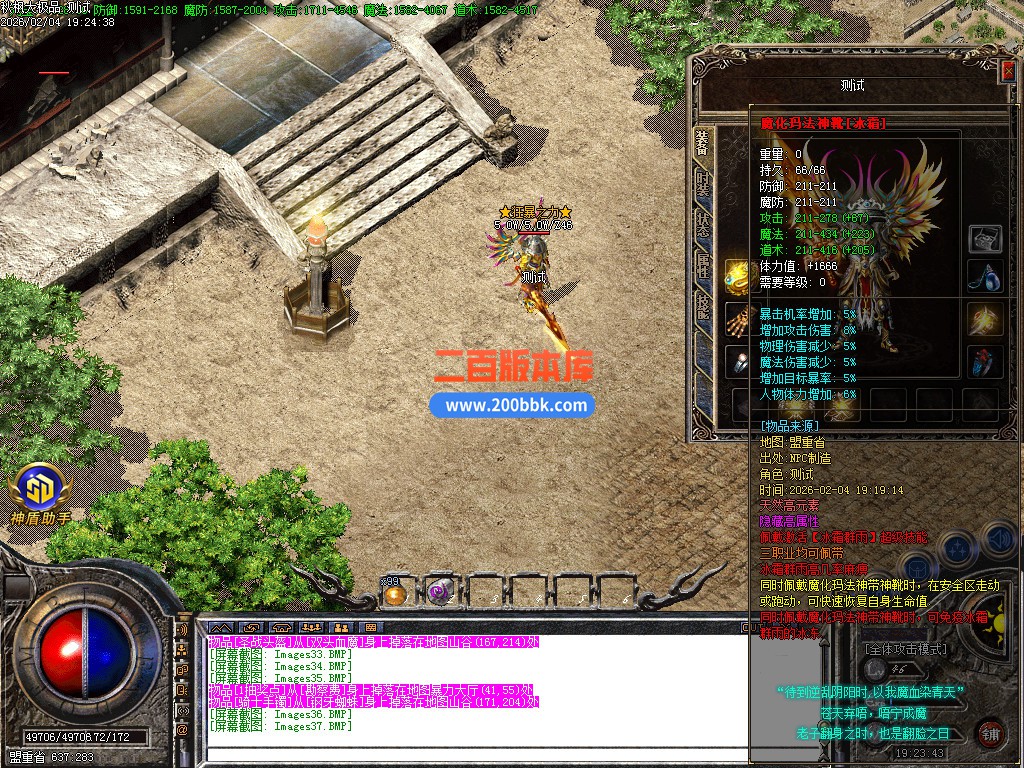This screenshot has height=768, width=1024.
Task: Select the silver helmet equipment slot
Action: [x=985, y=238]
